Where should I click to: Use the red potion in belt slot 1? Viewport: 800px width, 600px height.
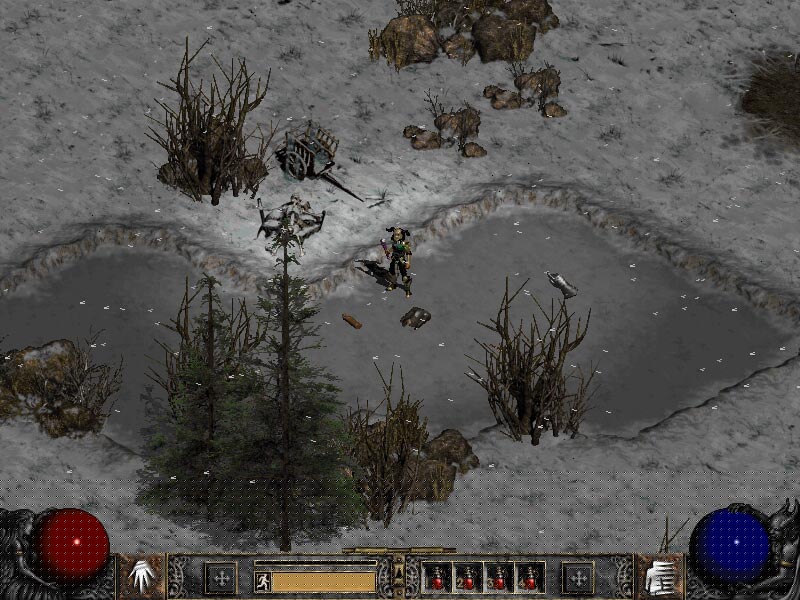click(x=437, y=577)
